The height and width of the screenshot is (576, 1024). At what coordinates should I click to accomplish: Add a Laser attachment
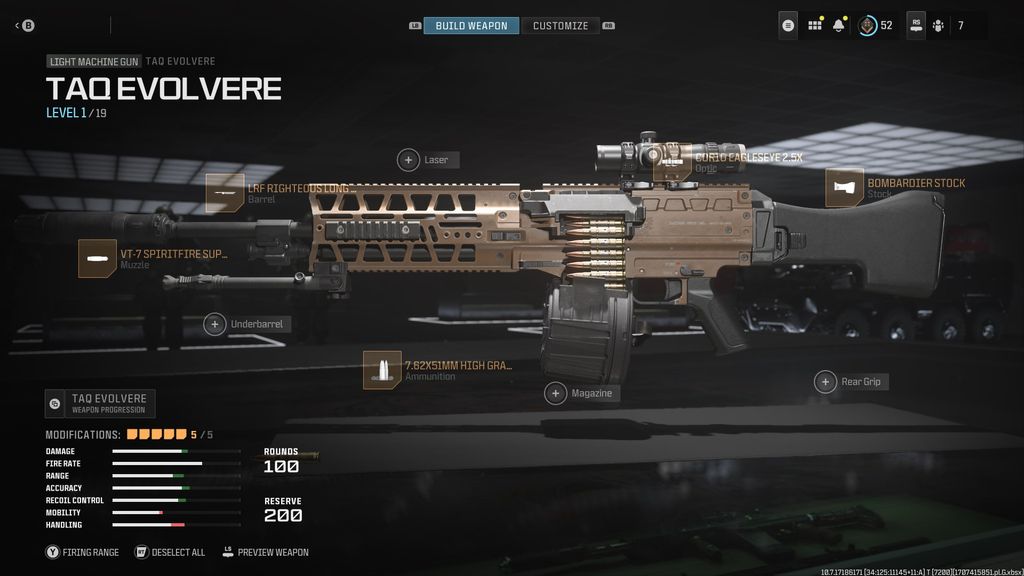pyautogui.click(x=409, y=160)
